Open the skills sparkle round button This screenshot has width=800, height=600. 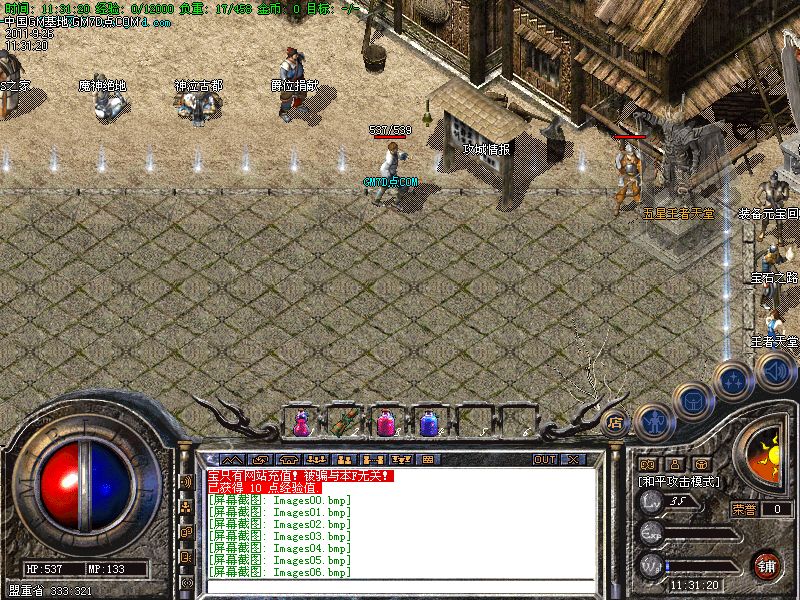734,378
